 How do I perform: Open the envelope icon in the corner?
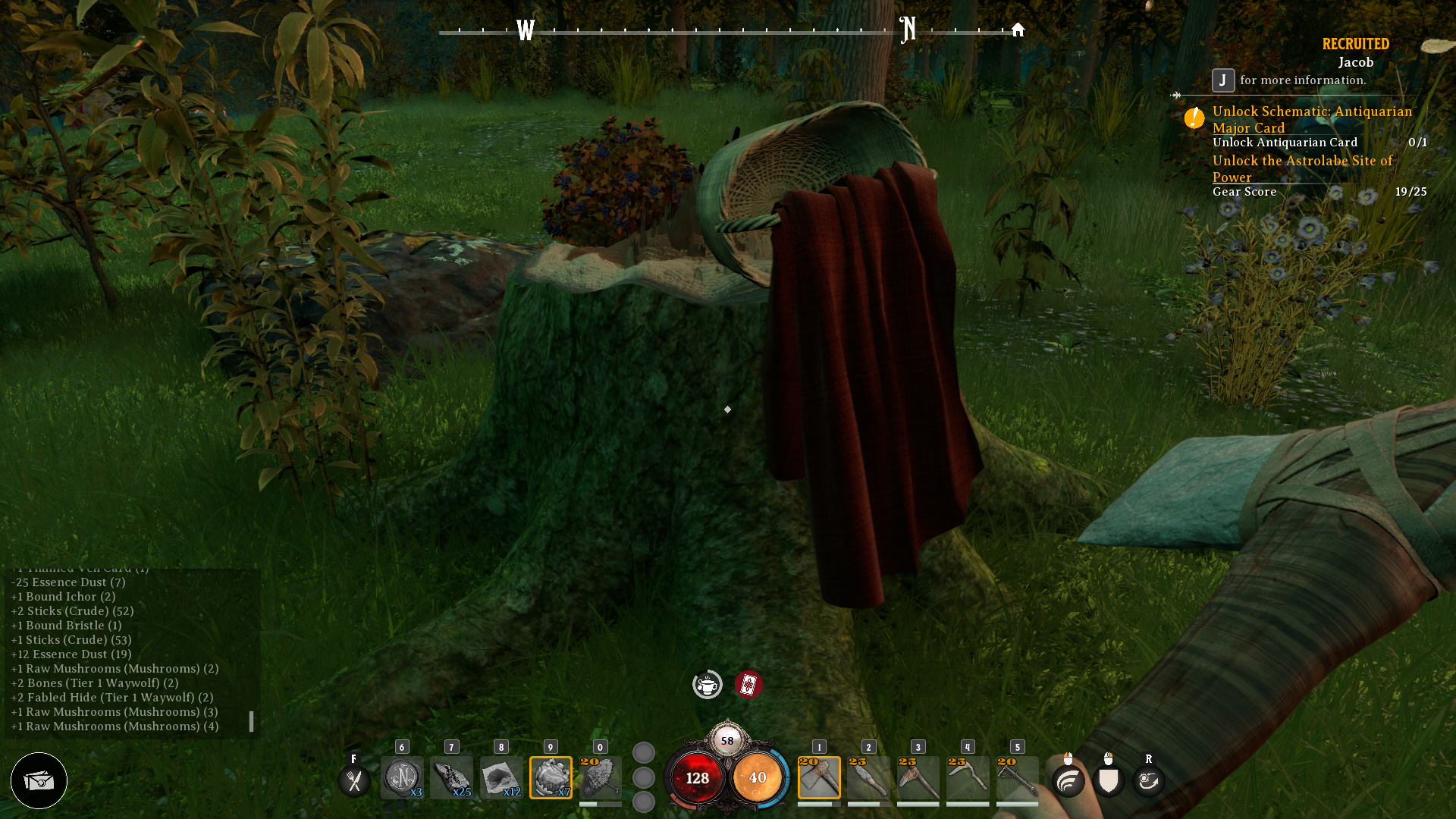39,780
